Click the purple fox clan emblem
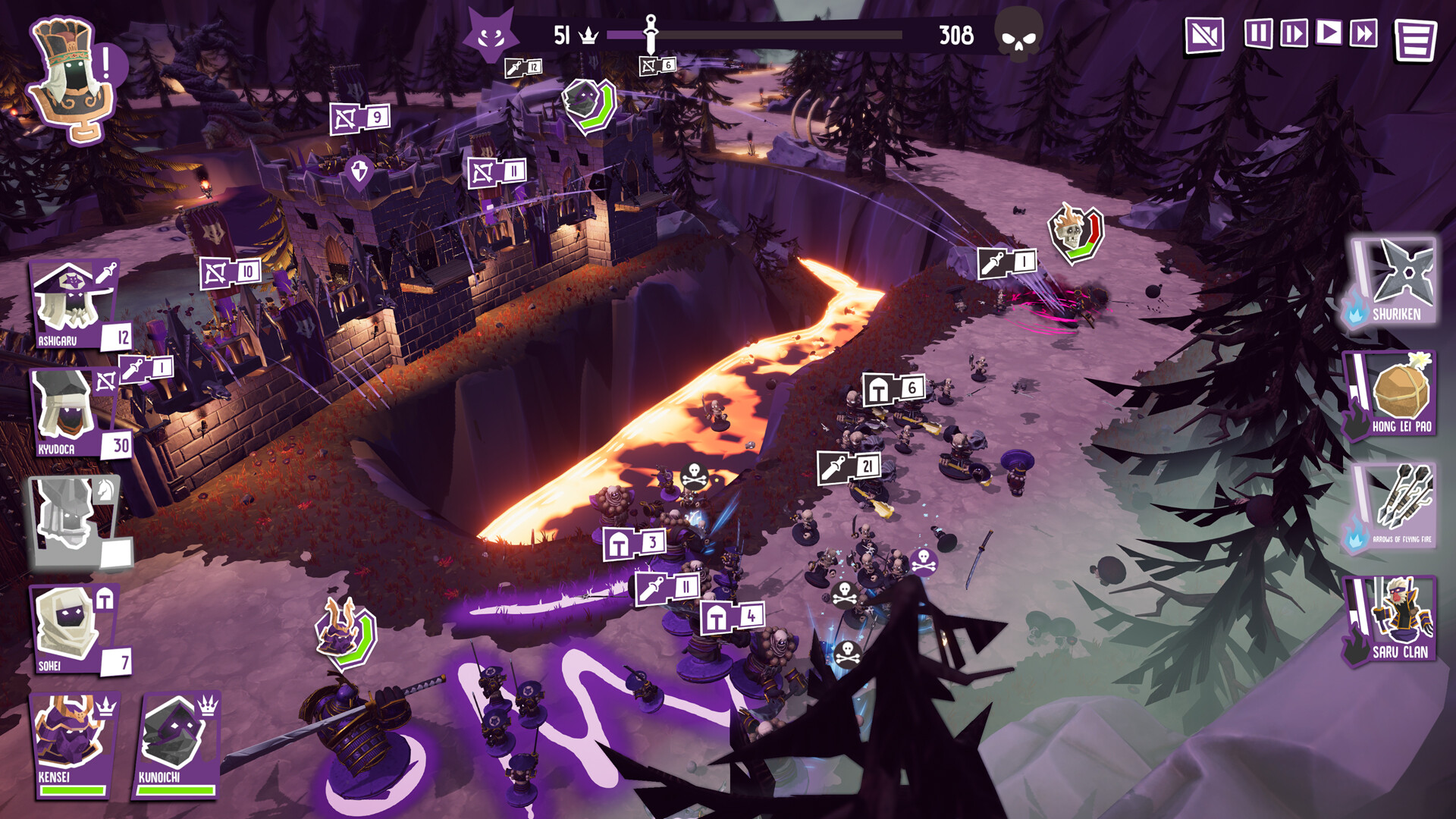This screenshot has height=819, width=1456. tap(491, 30)
